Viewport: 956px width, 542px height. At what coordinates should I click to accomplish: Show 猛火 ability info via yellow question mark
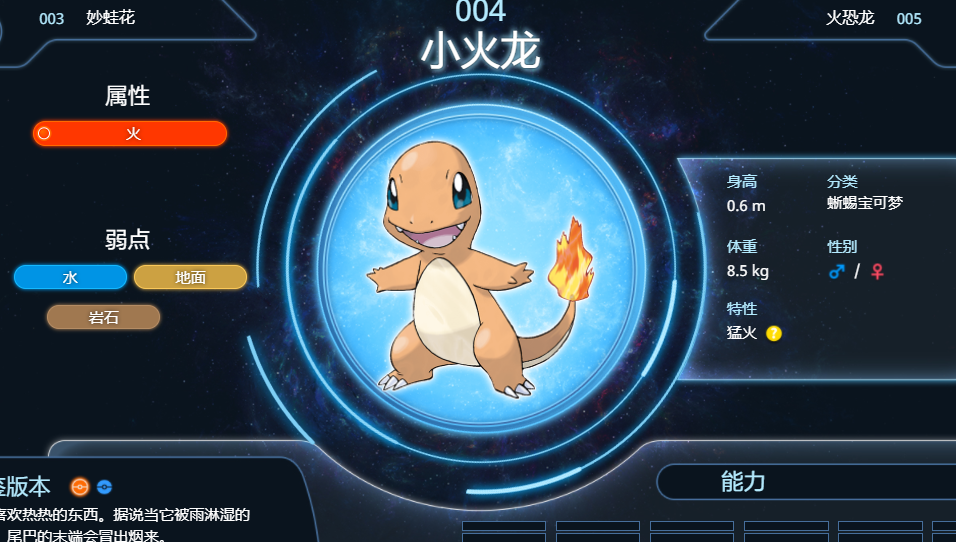tap(774, 333)
